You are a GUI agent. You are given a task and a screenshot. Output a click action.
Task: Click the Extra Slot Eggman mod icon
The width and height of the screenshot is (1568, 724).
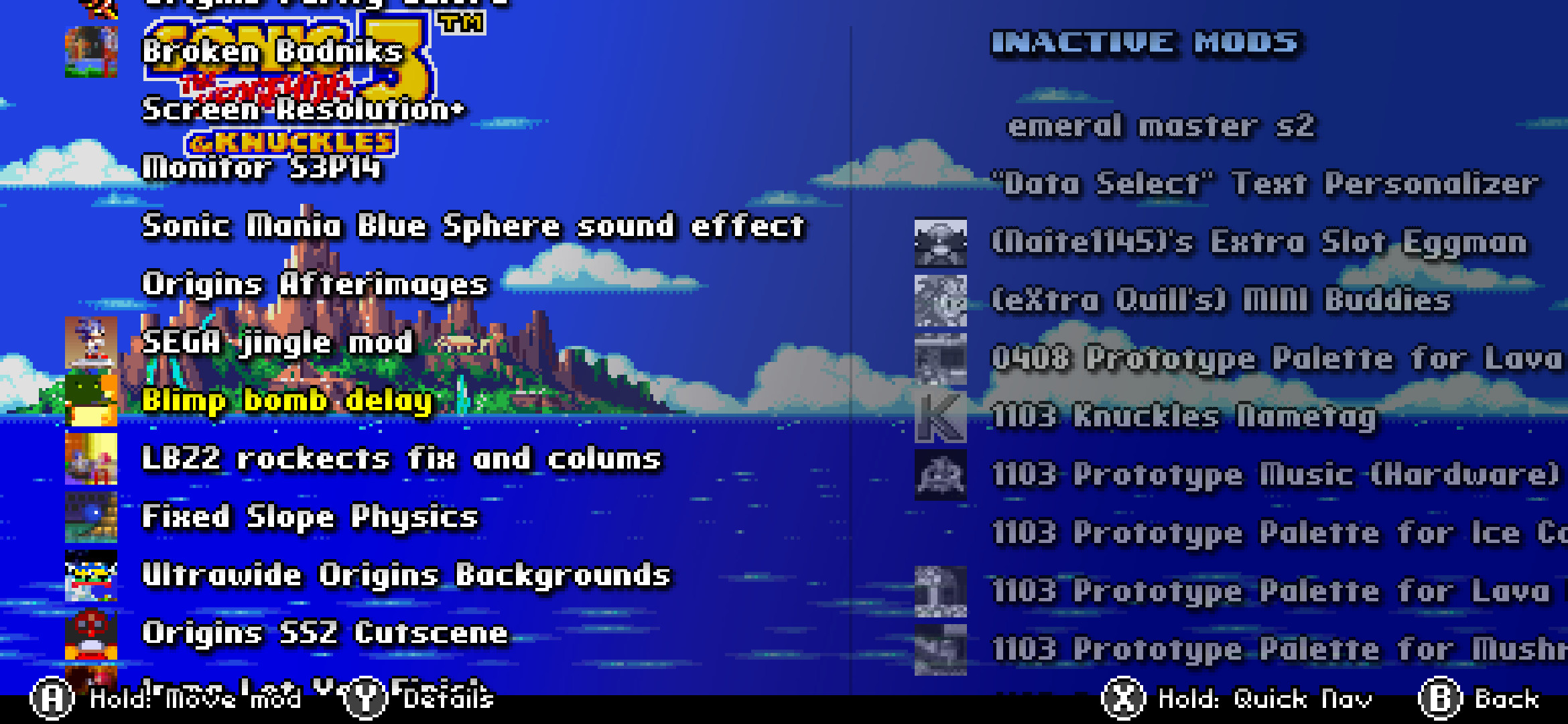pos(941,243)
